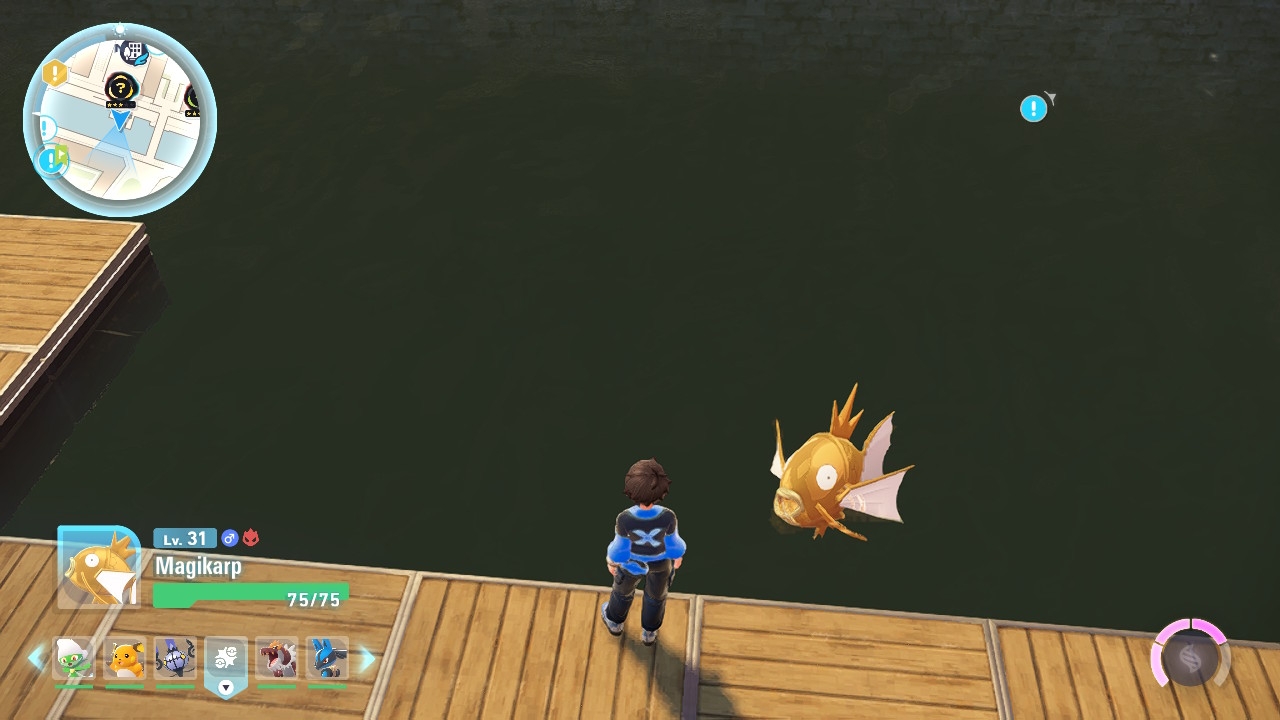Cycle party left with the left arrow
The image size is (1280, 720).
point(36,659)
